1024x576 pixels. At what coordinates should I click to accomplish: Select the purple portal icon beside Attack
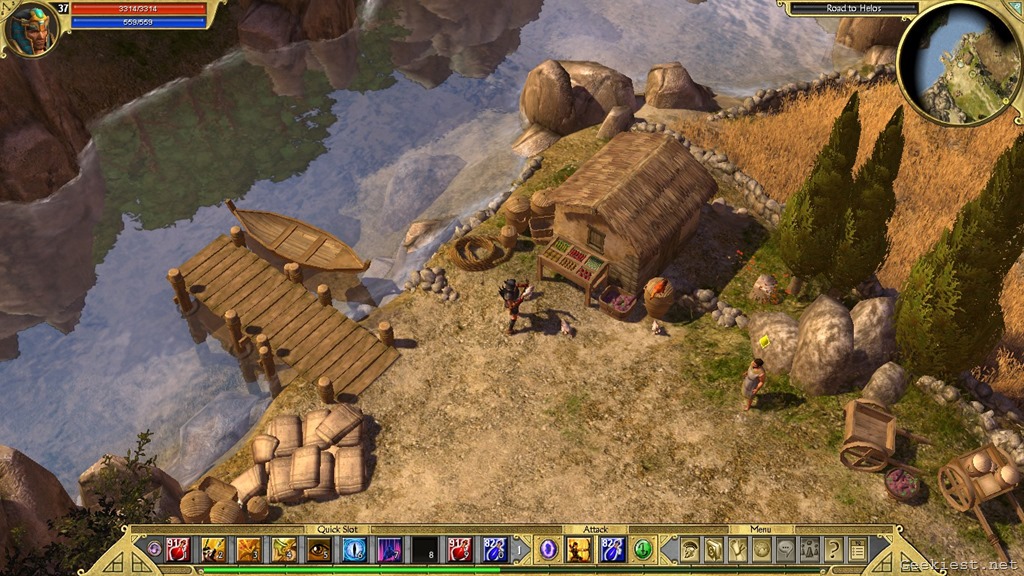click(x=548, y=549)
